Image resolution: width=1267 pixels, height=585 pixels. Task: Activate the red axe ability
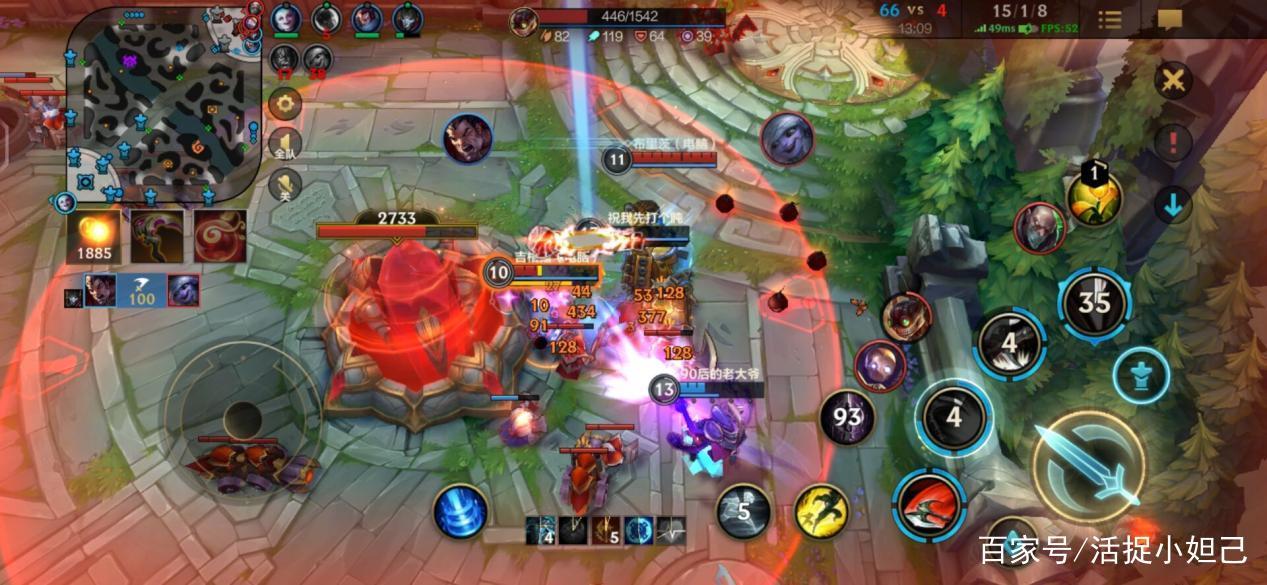pyautogui.click(x=929, y=505)
